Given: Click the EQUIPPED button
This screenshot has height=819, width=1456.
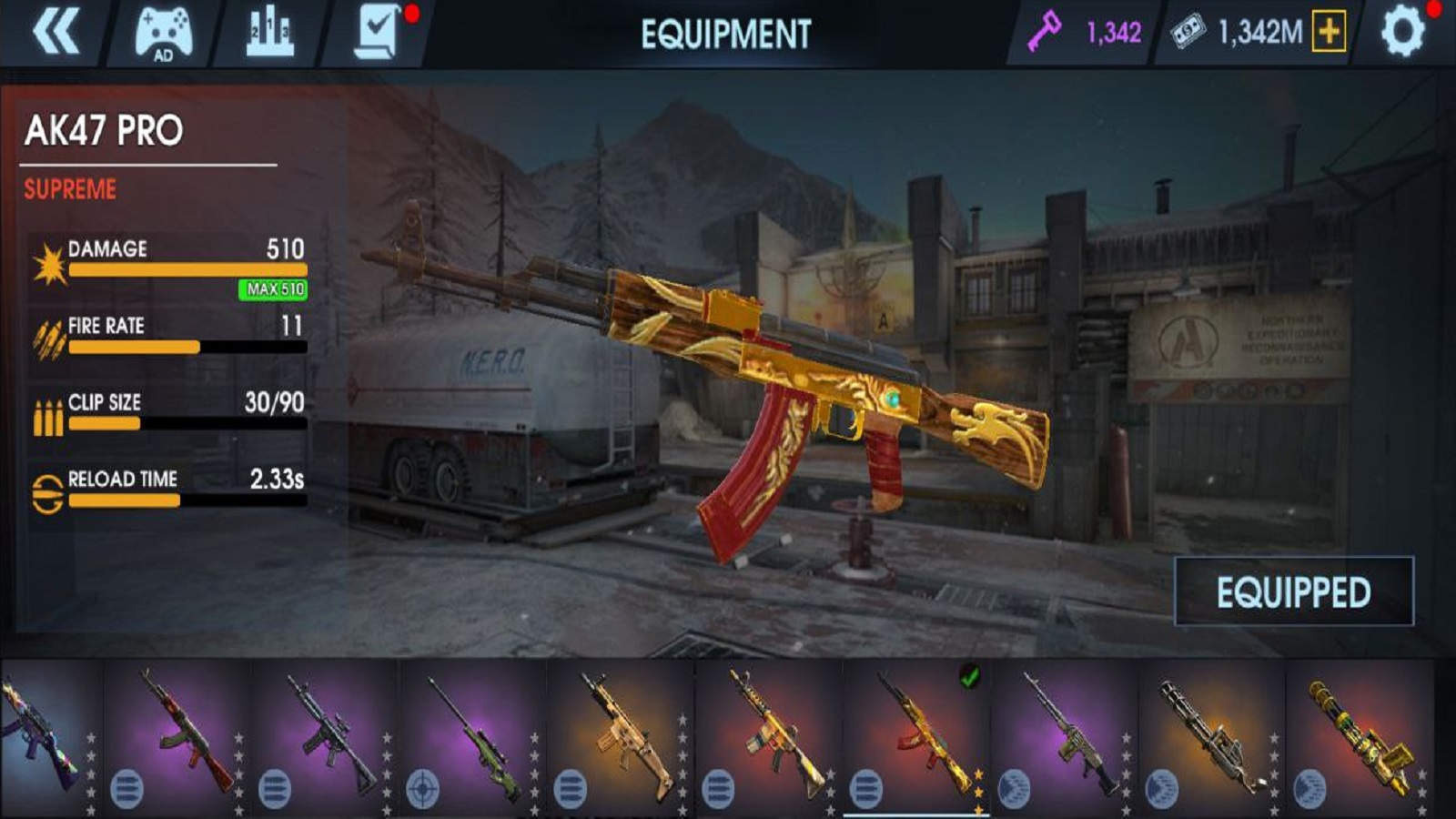Looking at the screenshot, I should [x=1293, y=592].
